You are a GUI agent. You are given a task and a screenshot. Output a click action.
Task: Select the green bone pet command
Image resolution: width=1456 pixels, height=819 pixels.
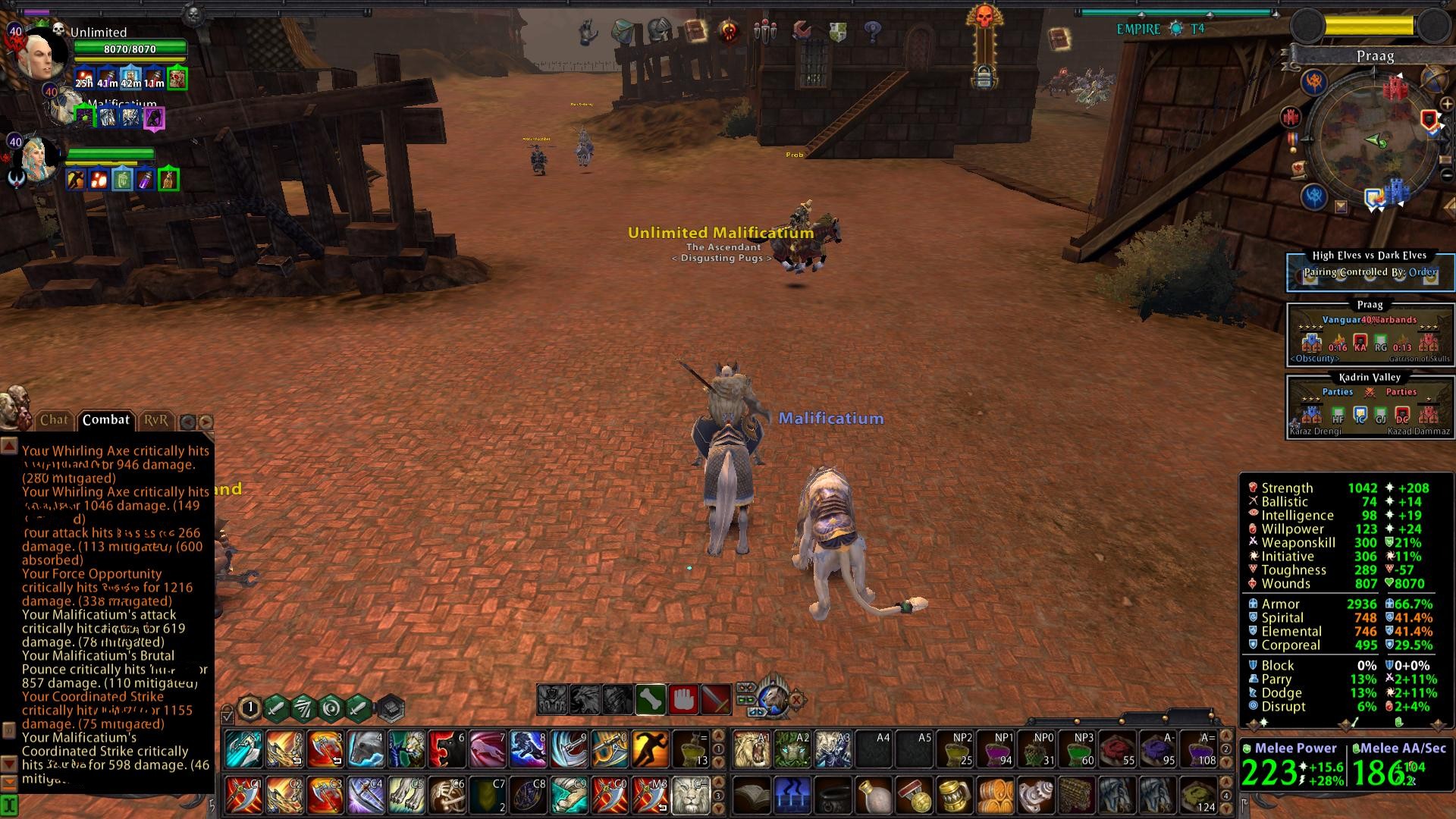point(651,699)
